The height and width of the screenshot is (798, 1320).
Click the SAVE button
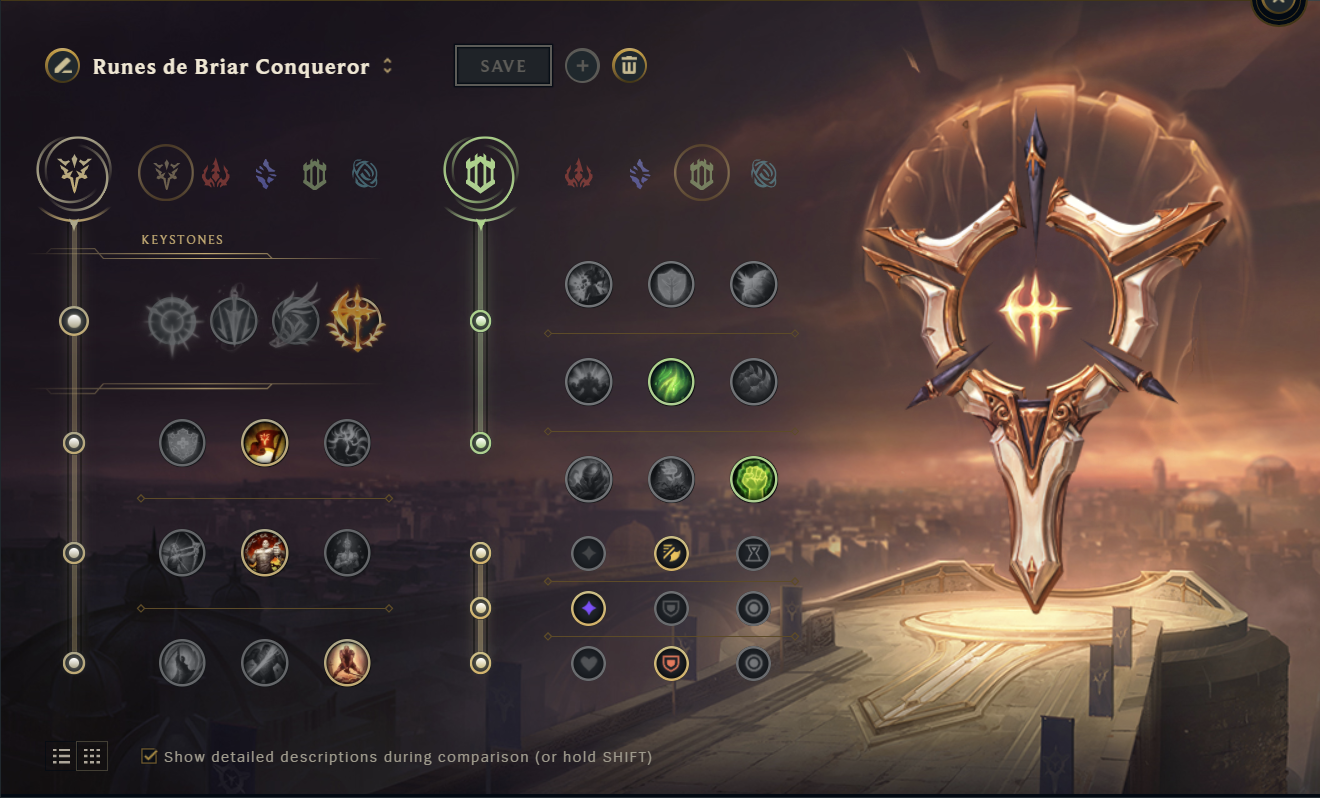[x=502, y=65]
